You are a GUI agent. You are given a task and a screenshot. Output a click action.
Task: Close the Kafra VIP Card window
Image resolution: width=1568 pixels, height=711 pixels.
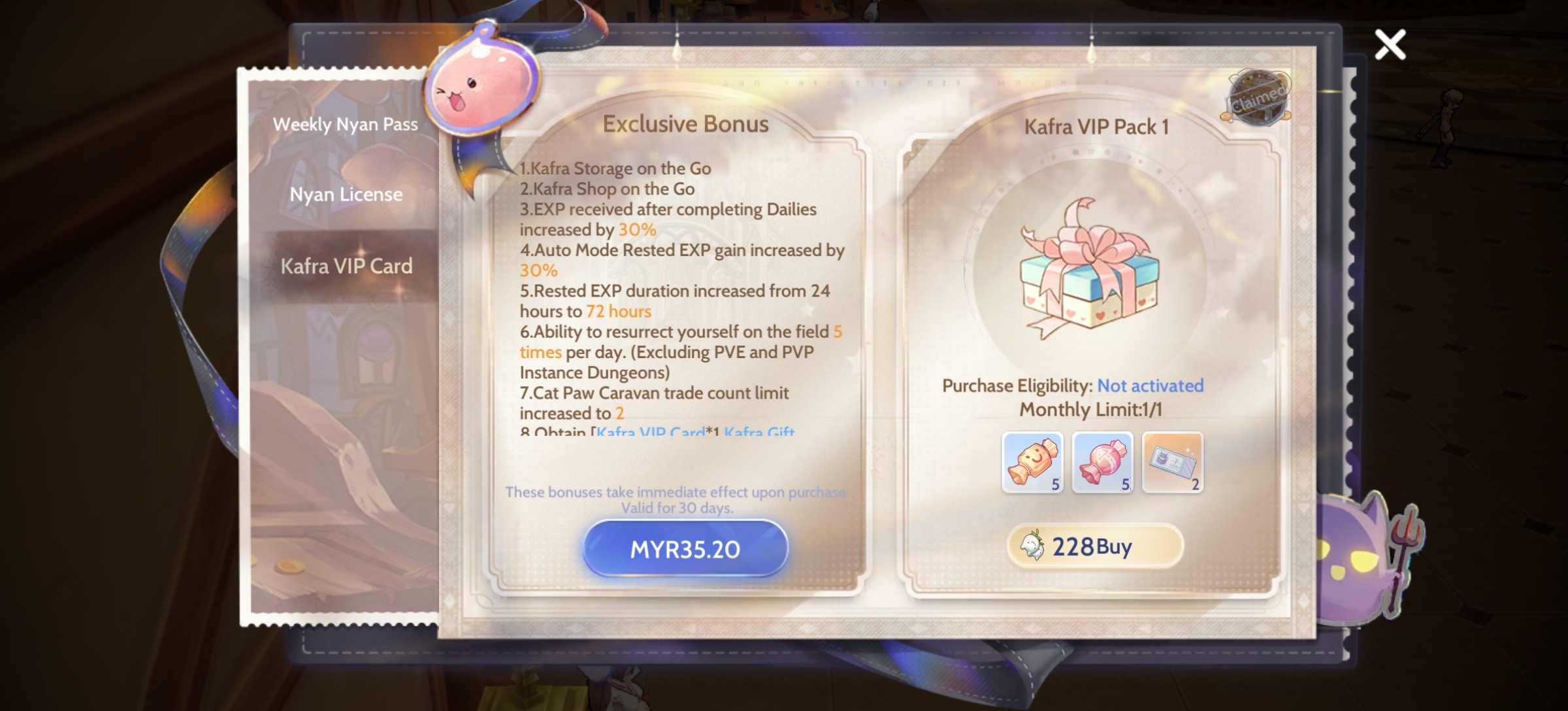click(x=1390, y=44)
